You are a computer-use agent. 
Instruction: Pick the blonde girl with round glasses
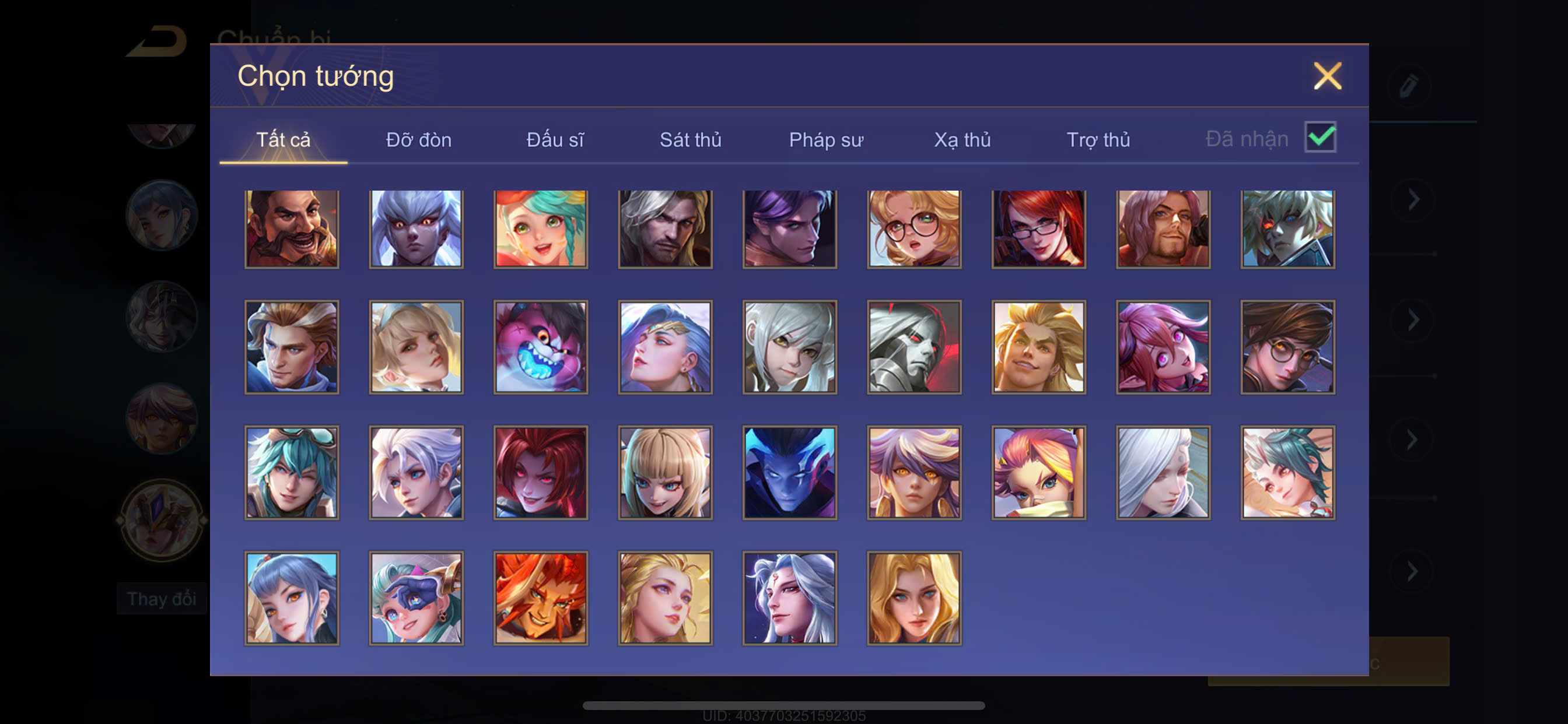914,229
